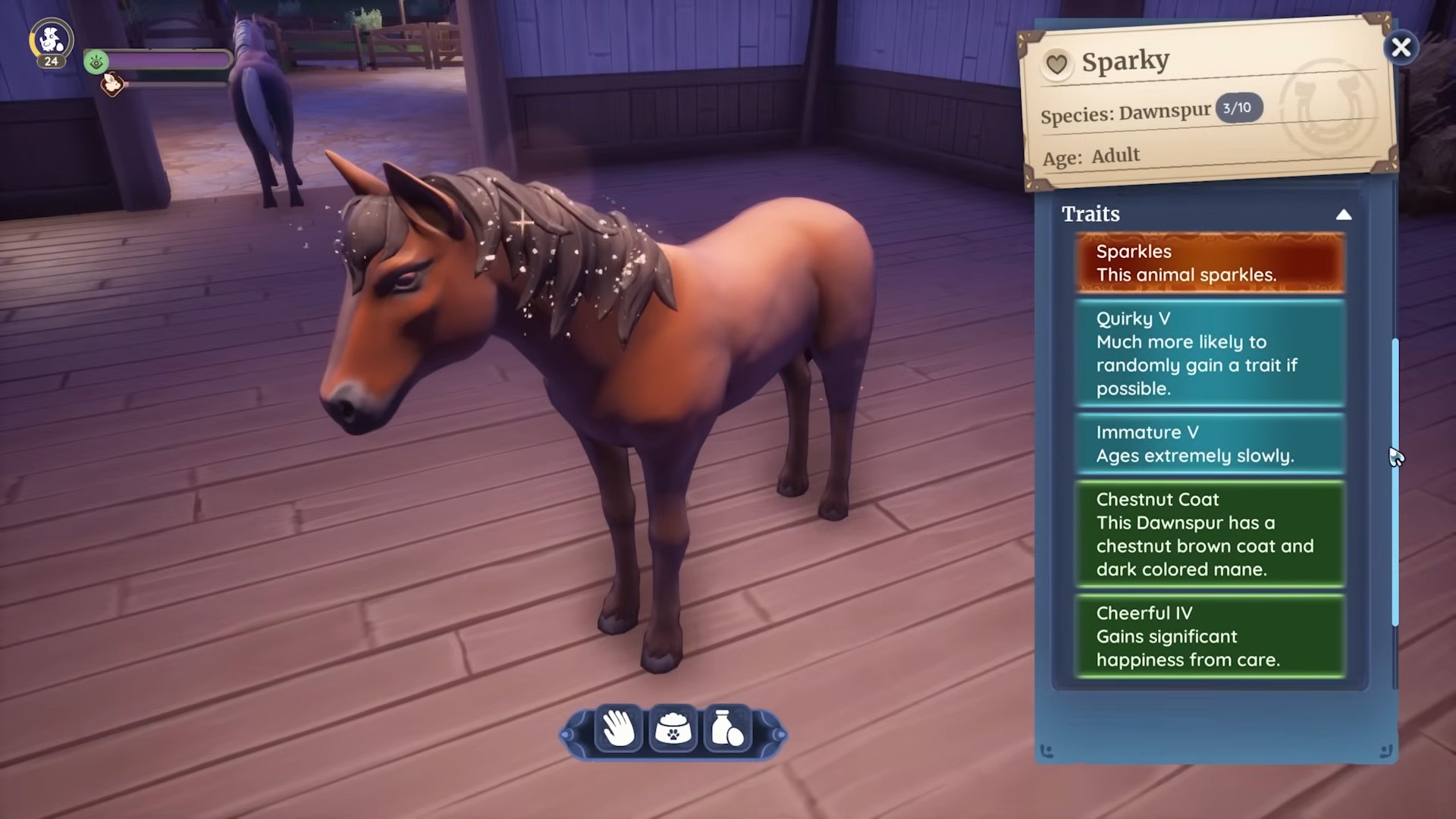Collapse the Traits section chevron
Image resolution: width=1456 pixels, height=819 pixels.
pos(1344,215)
